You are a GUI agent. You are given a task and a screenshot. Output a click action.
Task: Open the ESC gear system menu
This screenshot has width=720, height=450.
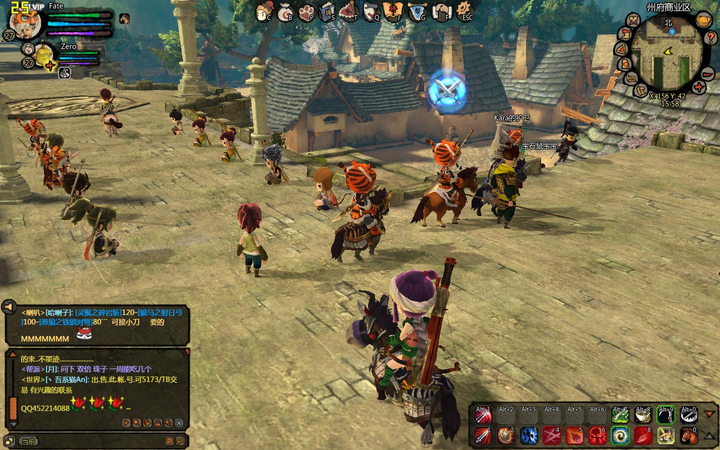click(x=464, y=12)
